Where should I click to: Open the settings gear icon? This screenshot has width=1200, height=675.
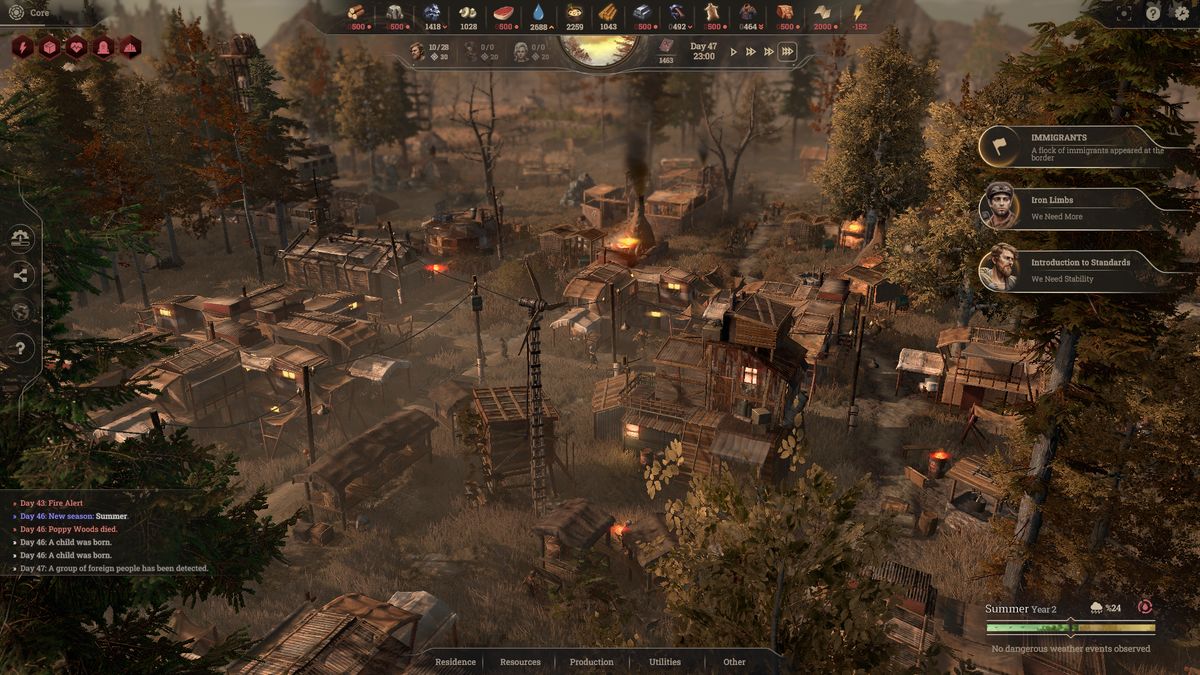point(1182,13)
